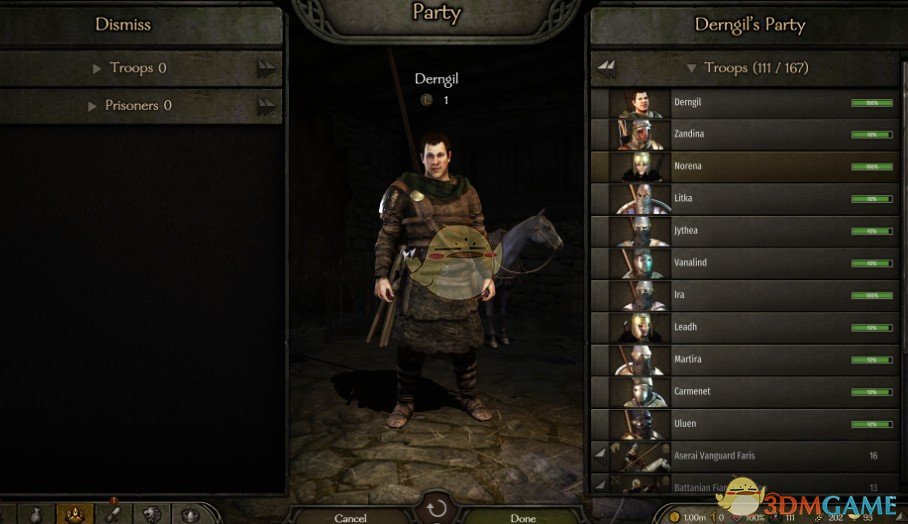Screen dimensions: 908x524
Task: Click the double left arrow in Derngil's Party
Action: pos(606,68)
